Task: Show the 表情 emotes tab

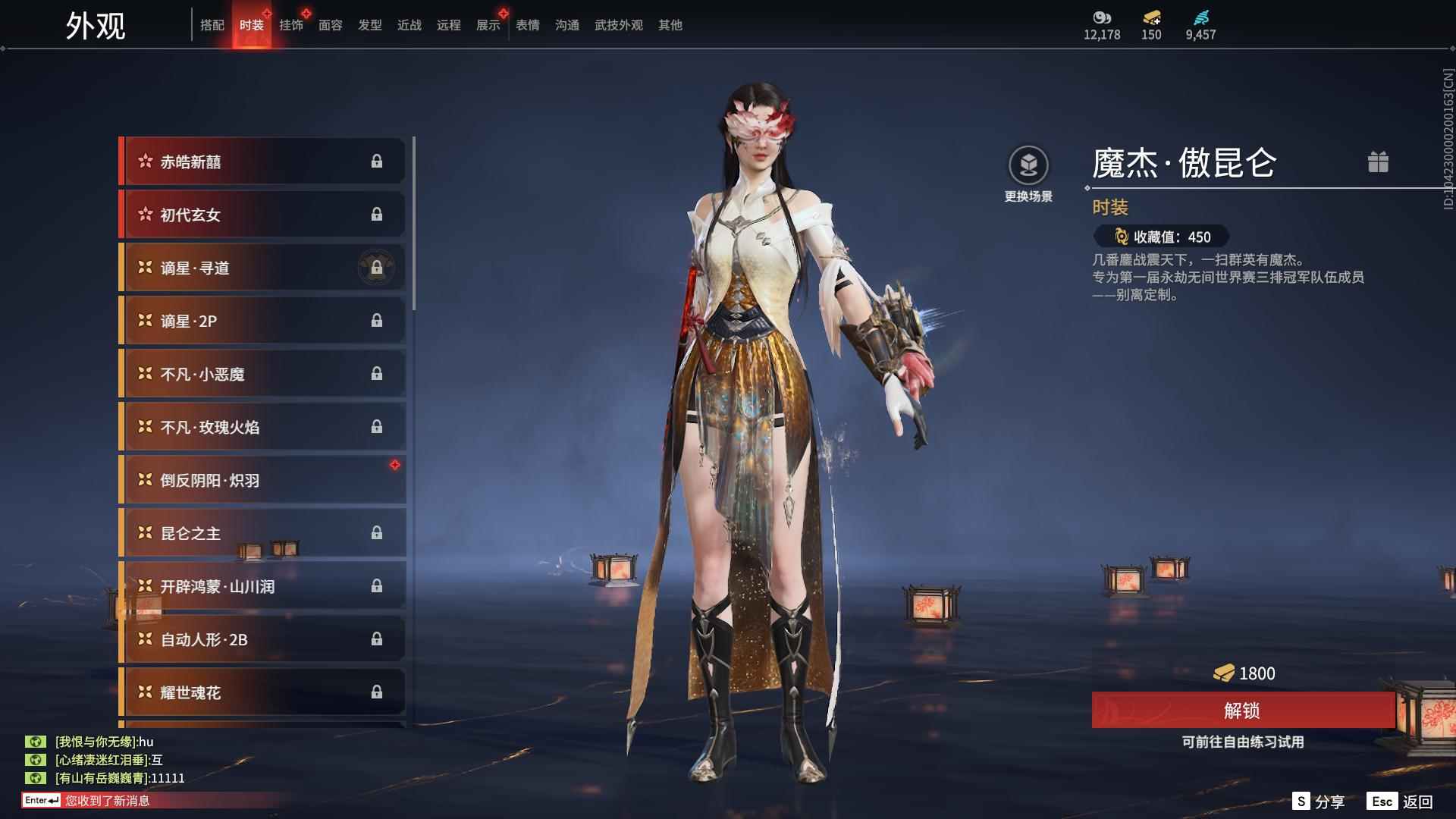Action: (x=527, y=25)
